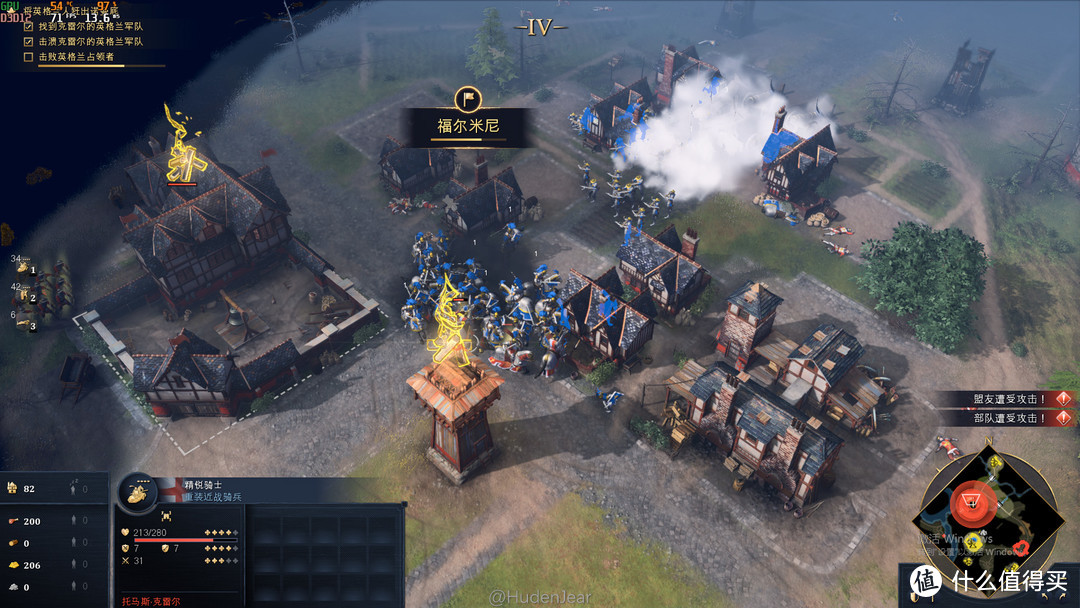Select control group 3

tap(24, 323)
